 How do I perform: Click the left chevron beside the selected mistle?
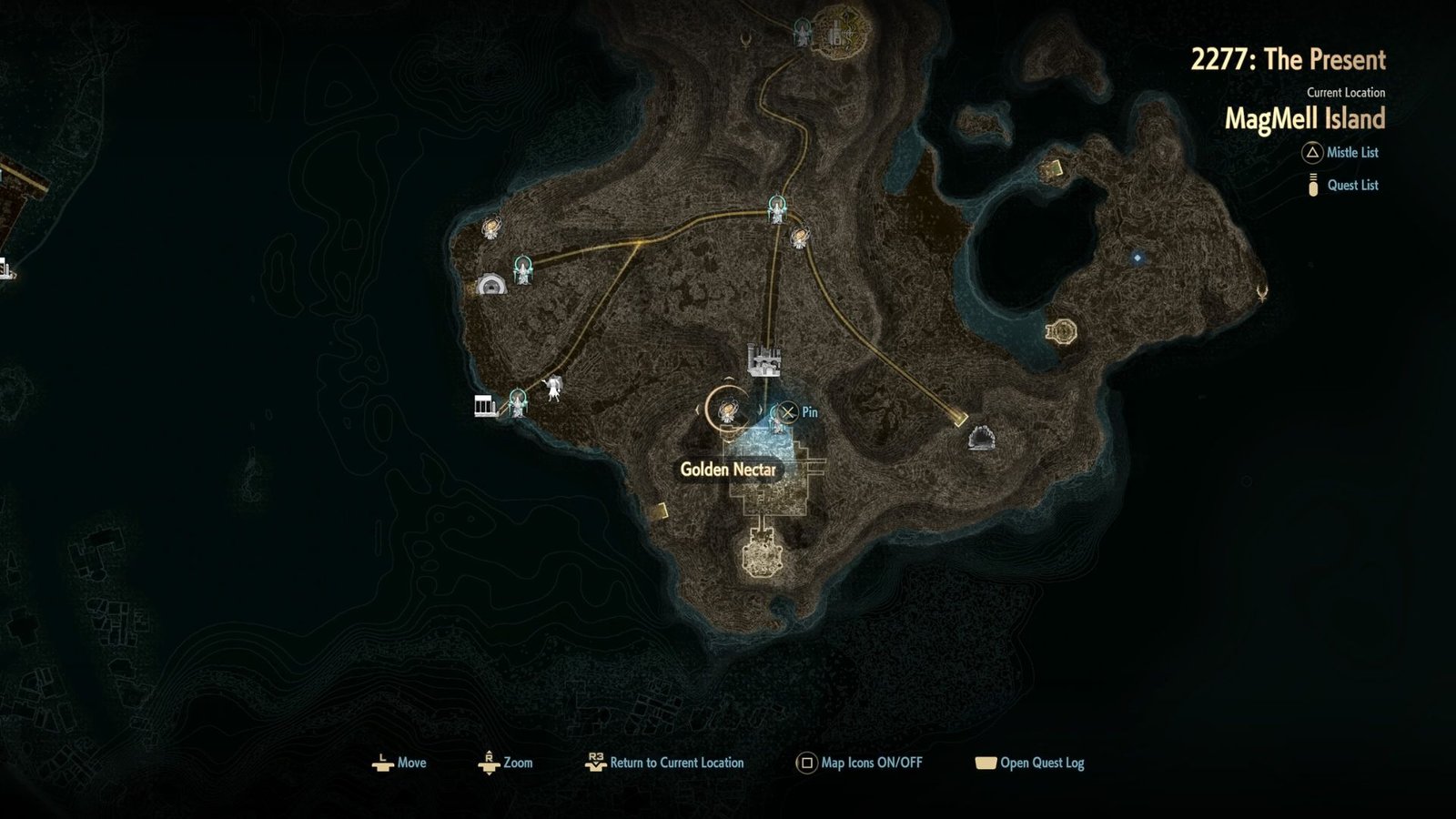click(698, 409)
